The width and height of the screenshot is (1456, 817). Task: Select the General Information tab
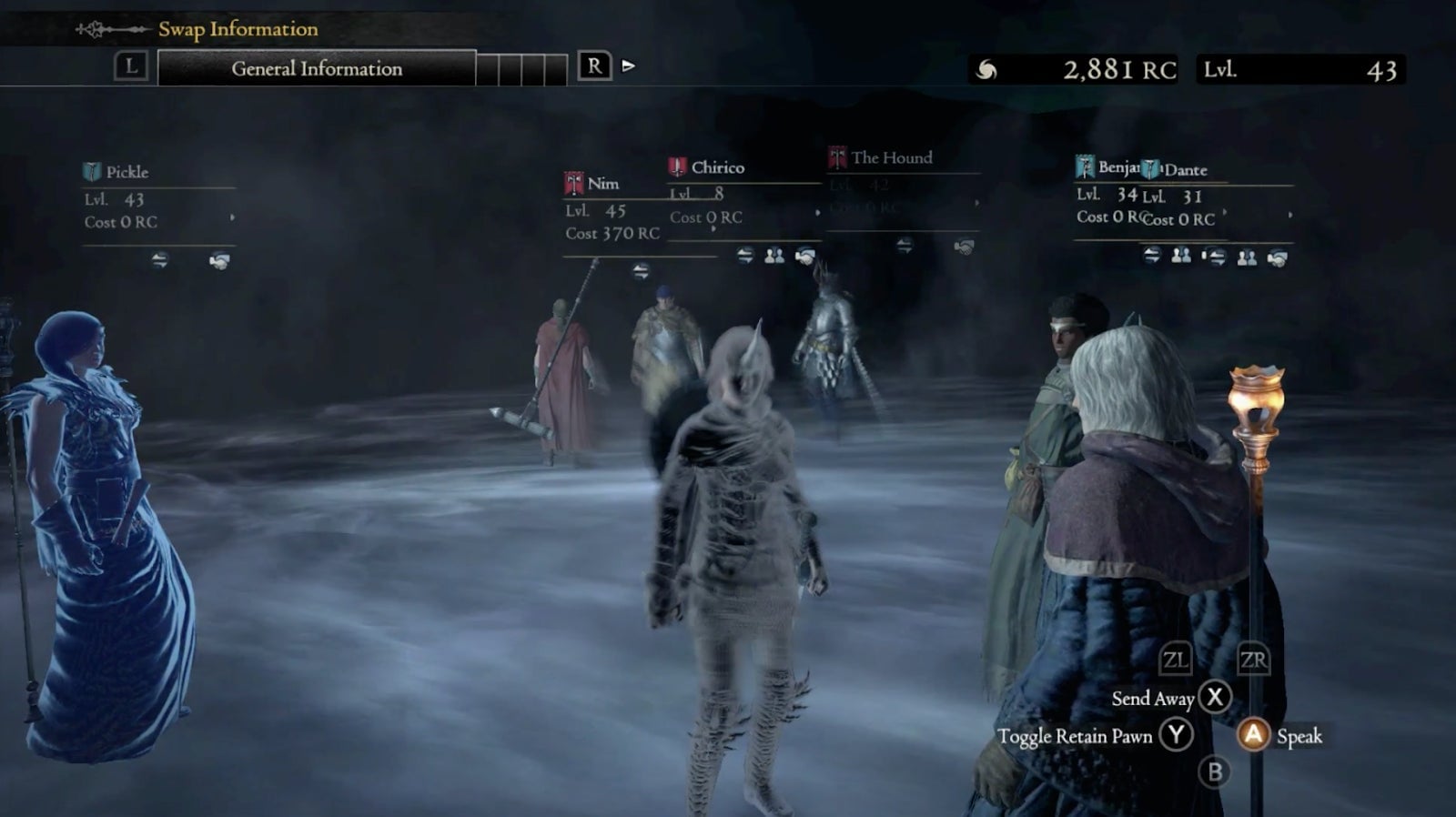pos(316,68)
